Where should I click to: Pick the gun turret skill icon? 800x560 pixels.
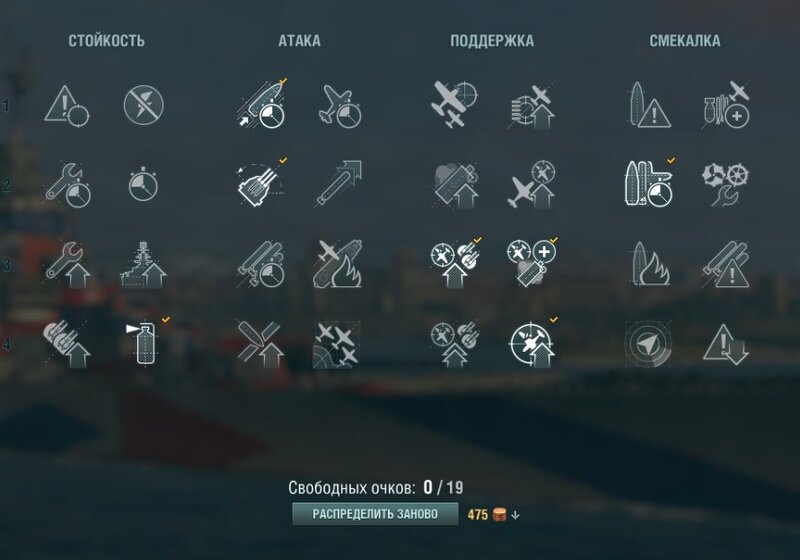click(259, 182)
